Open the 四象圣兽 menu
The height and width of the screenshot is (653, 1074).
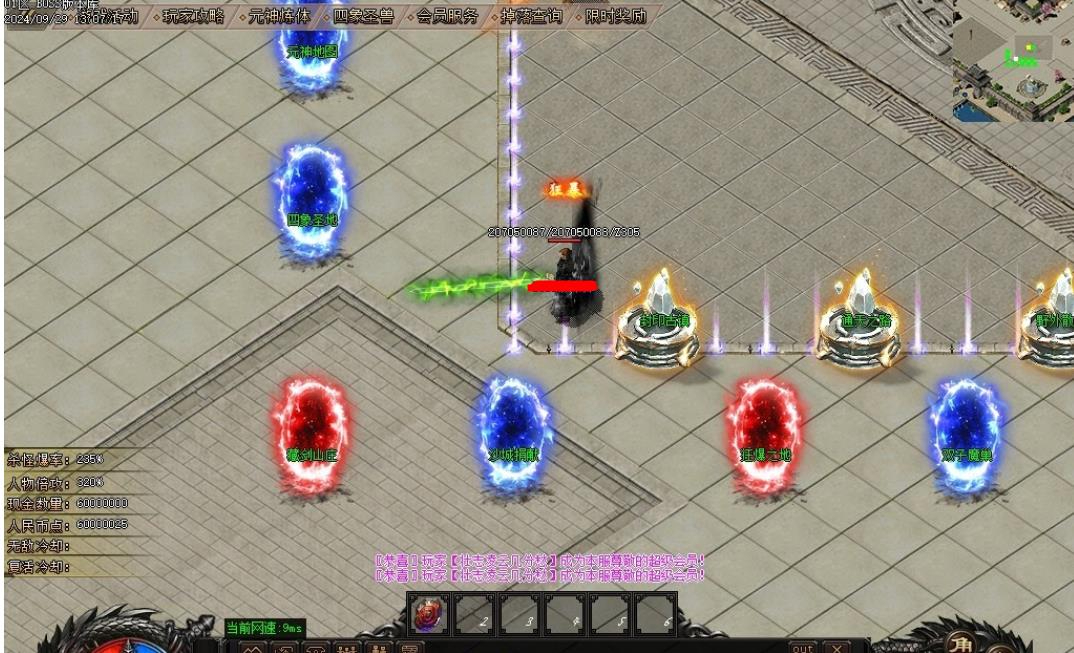click(363, 17)
